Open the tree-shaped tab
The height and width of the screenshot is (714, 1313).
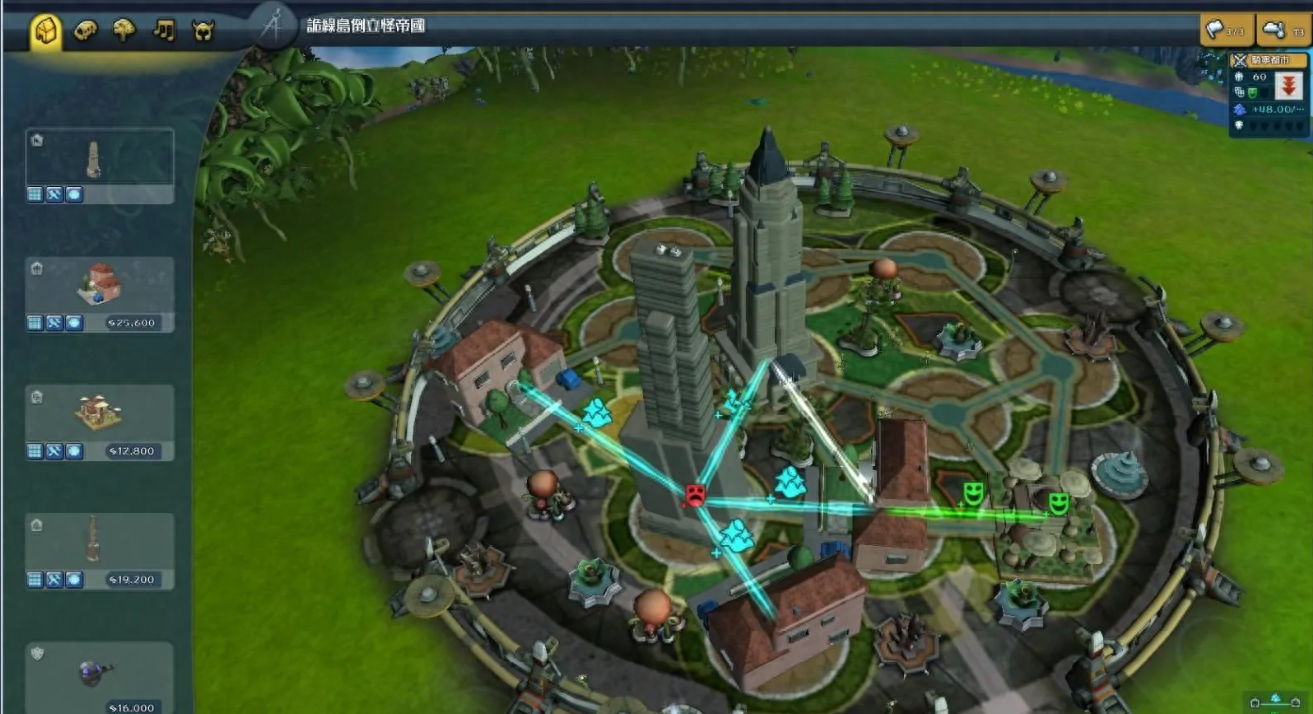125,31
